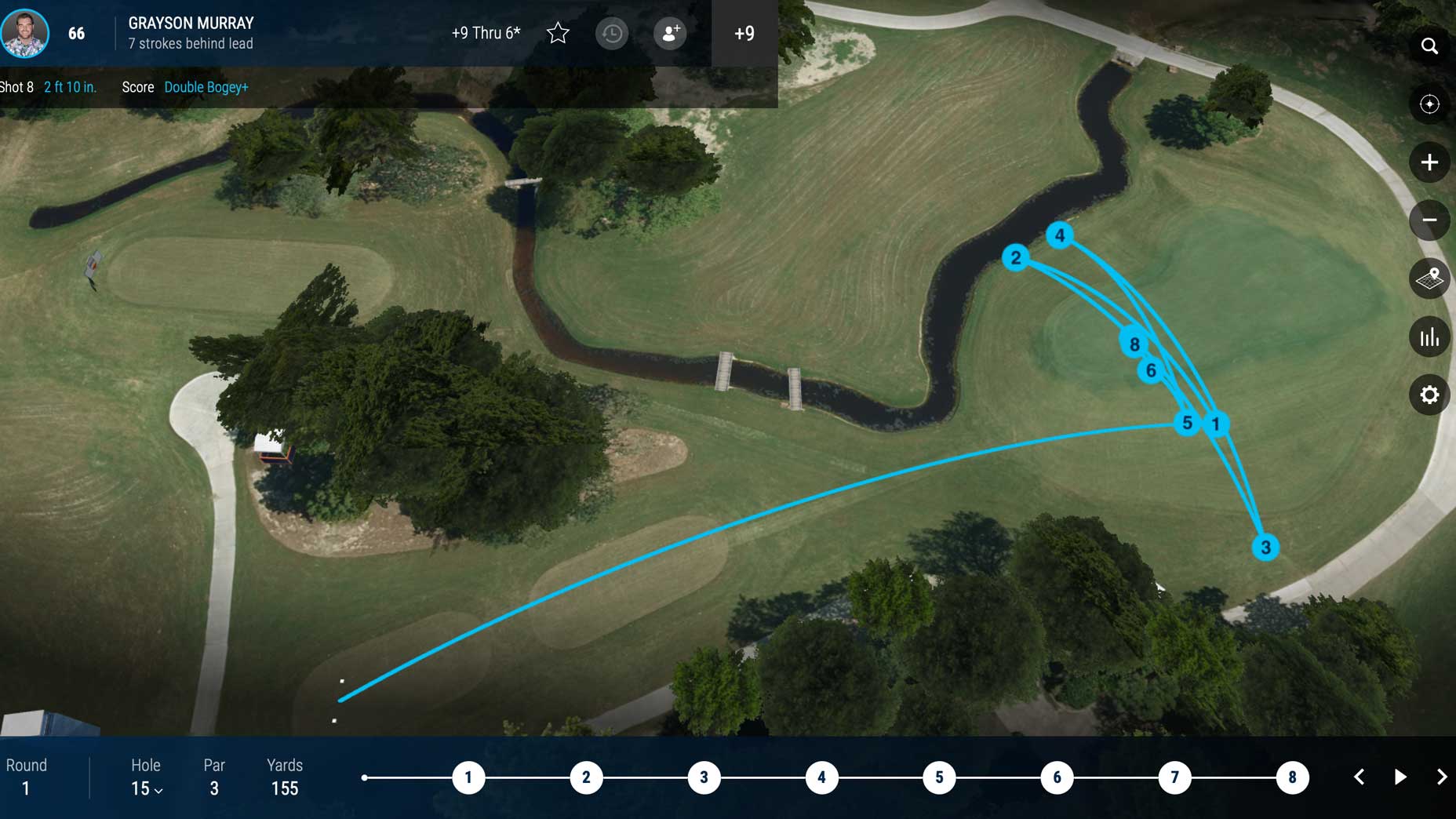Open the Hole 15 dropdown

tap(147, 788)
